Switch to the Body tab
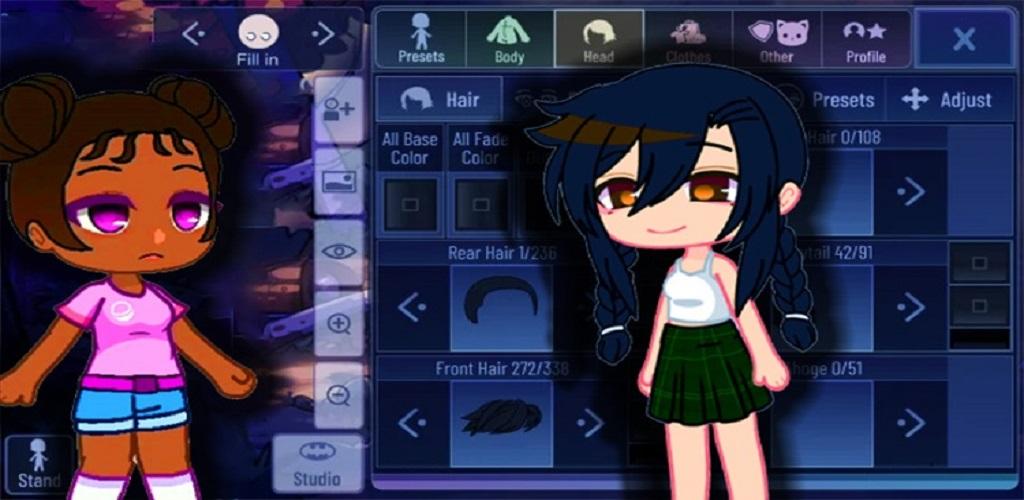Screen dimensions: 1024x500 (x=509, y=40)
